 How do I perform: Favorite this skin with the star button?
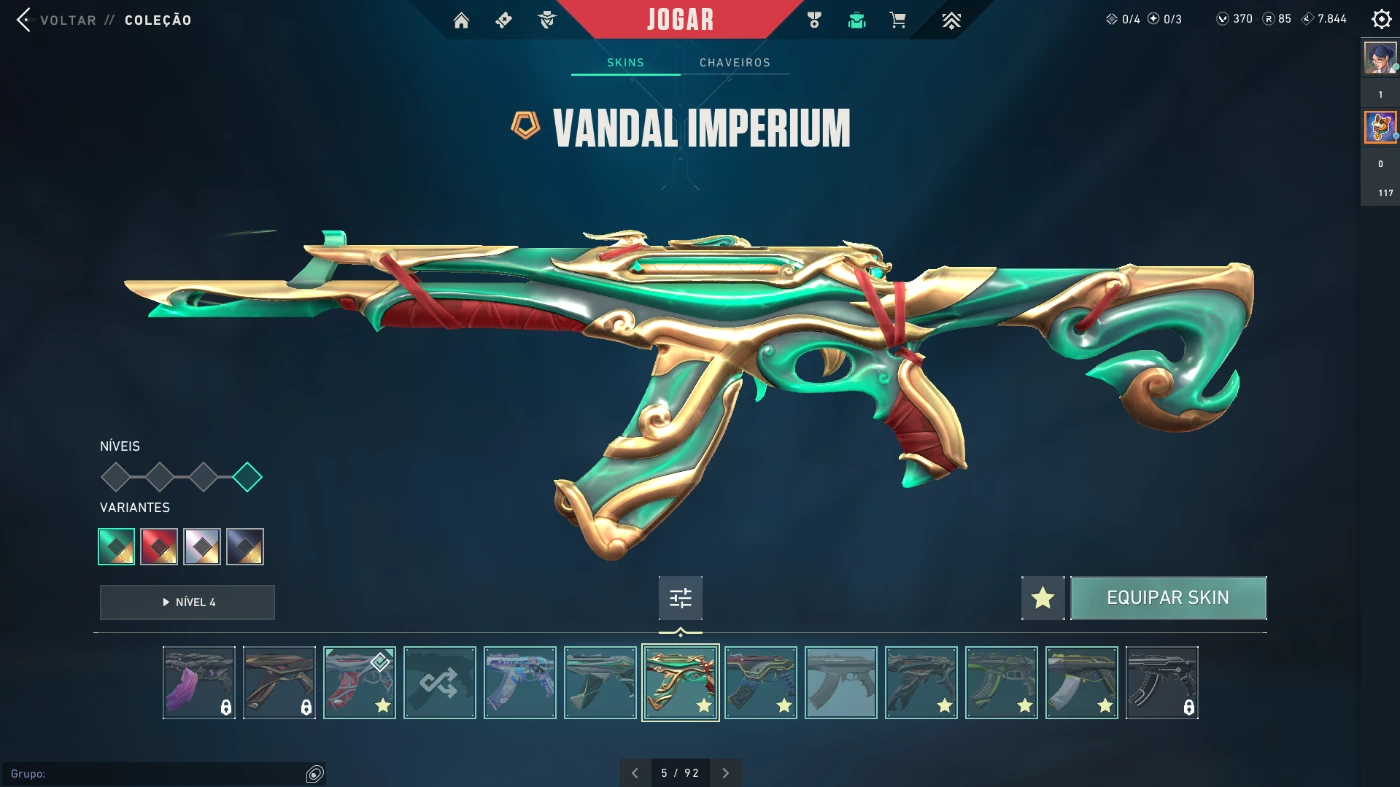1043,598
